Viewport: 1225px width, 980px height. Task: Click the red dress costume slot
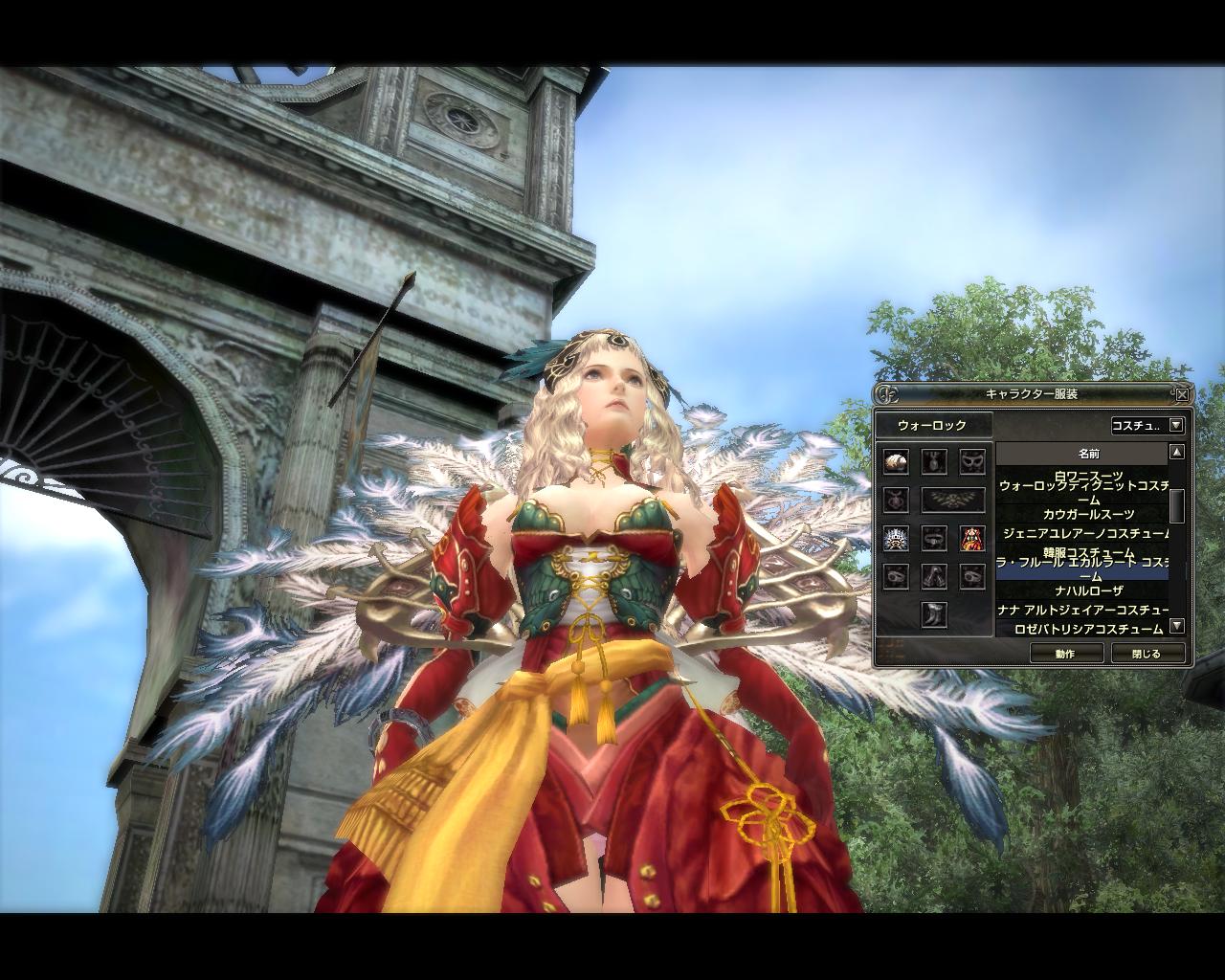pos(972,538)
